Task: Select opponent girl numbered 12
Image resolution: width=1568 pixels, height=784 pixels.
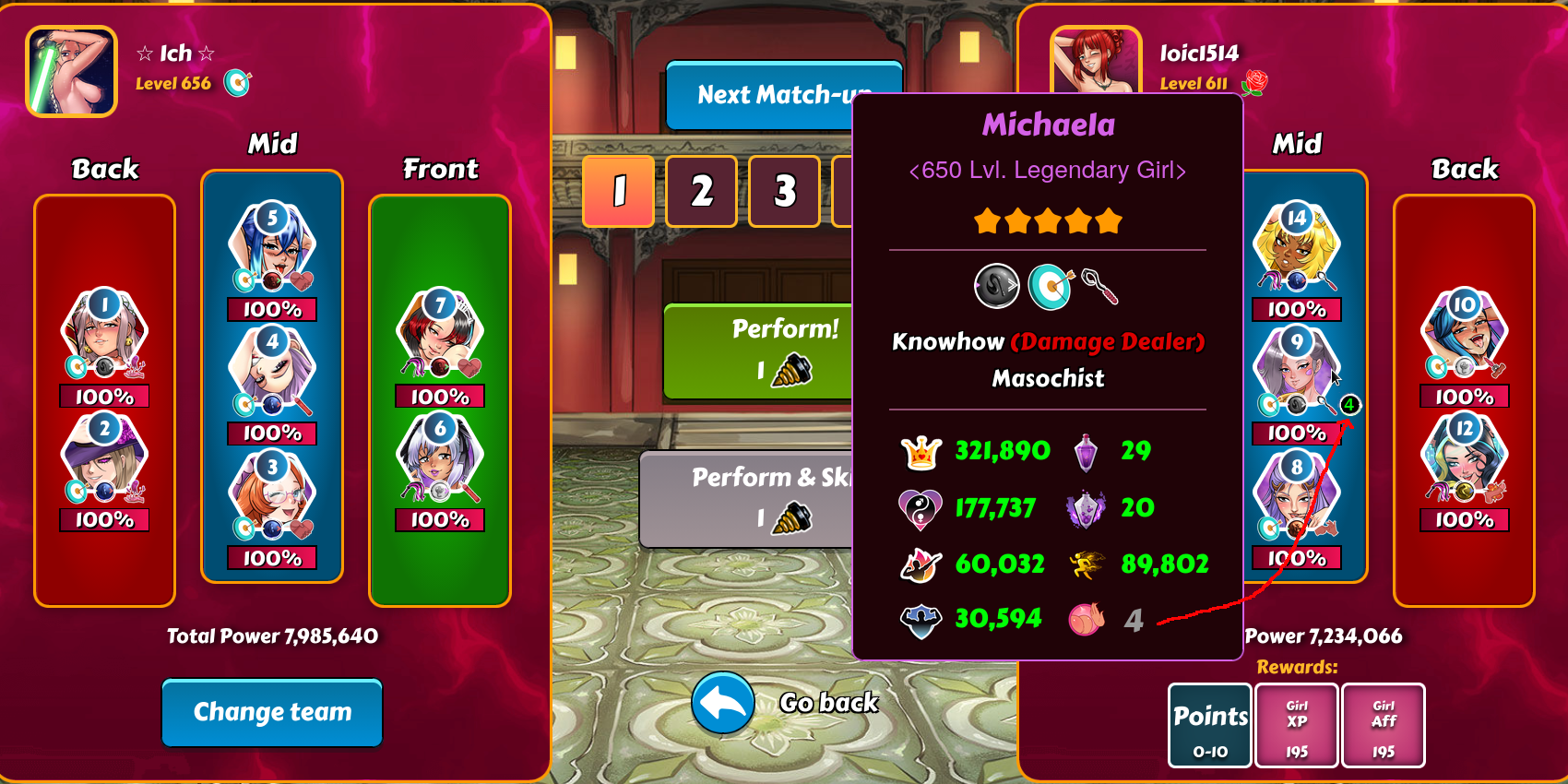Action: [x=1464, y=459]
